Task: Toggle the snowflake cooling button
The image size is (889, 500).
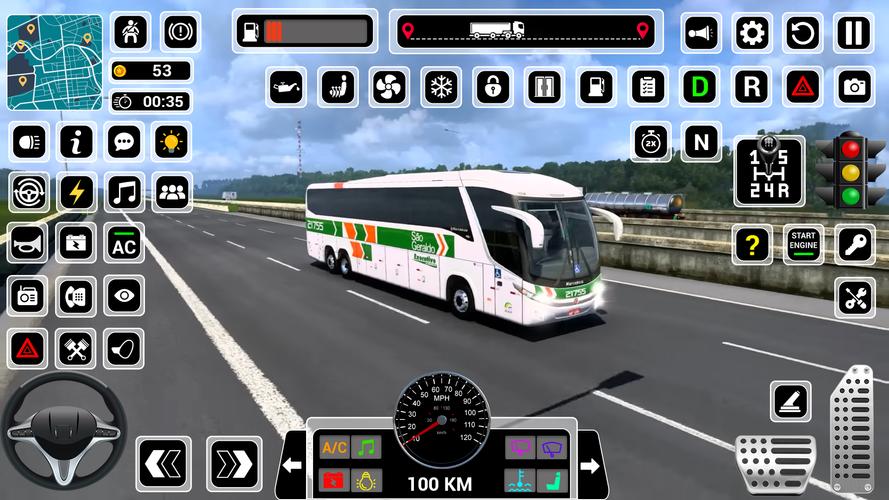Action: 441,87
